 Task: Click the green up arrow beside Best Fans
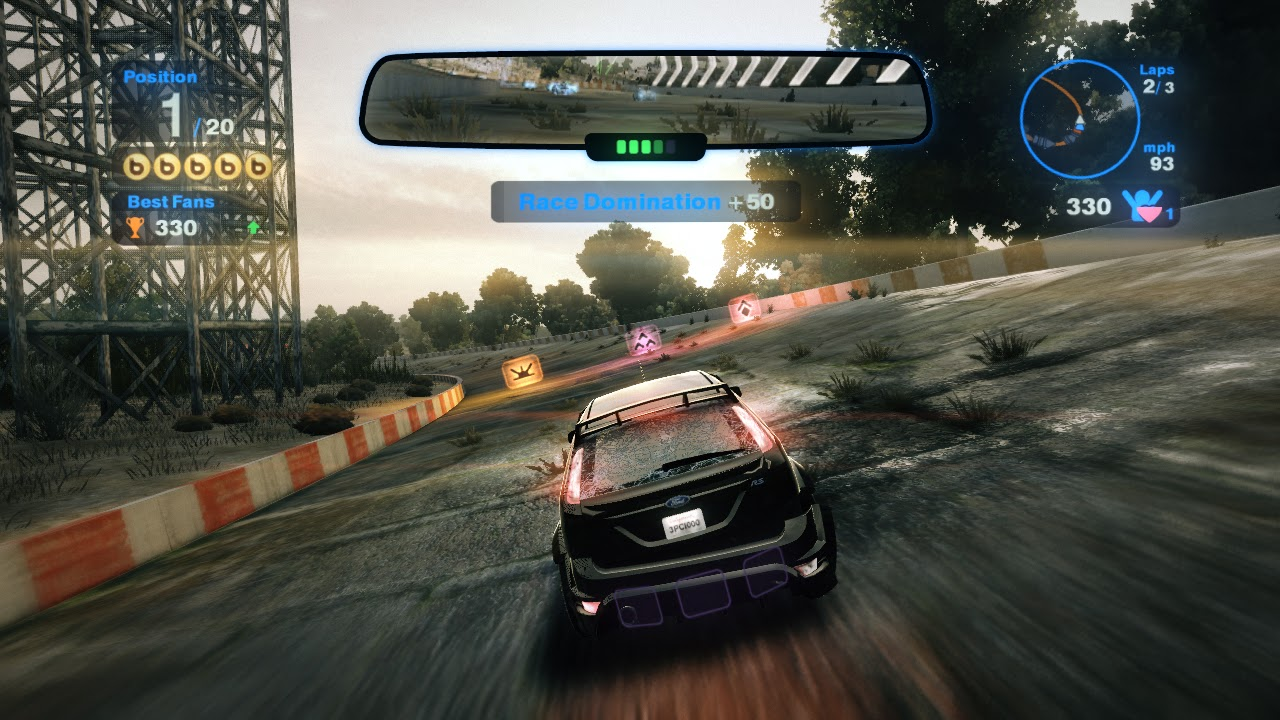point(253,228)
